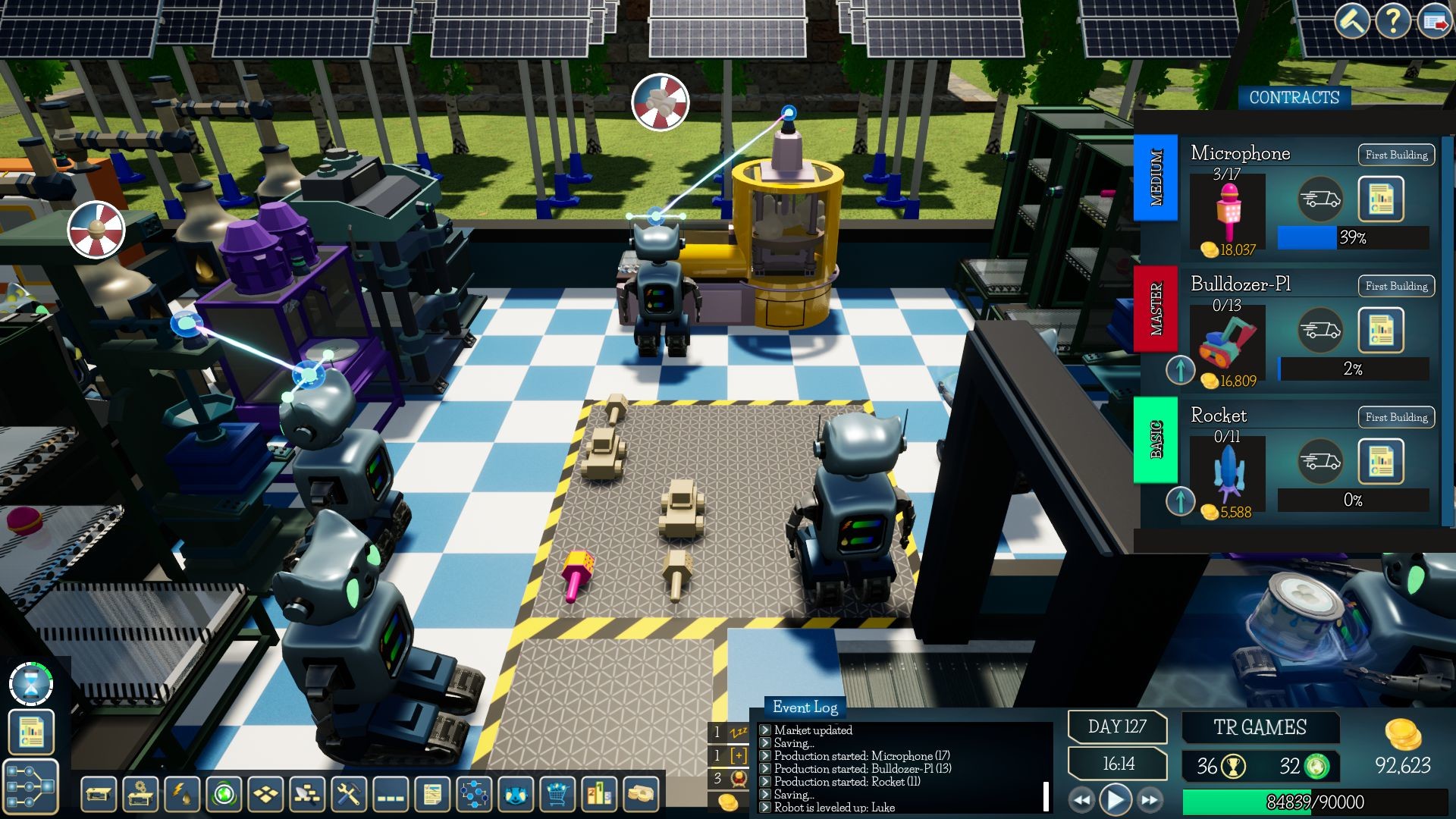This screenshot has width=1456, height=819.
Task: Click the wrench and hammer tools icon
Action: tap(347, 795)
